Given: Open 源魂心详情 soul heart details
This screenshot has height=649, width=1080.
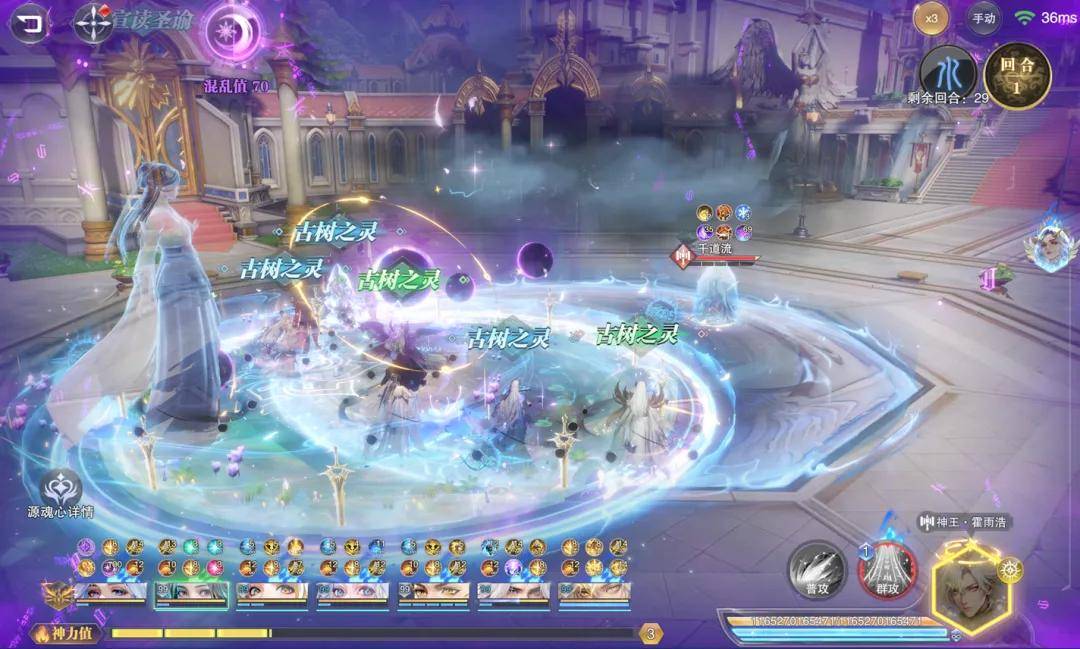Looking at the screenshot, I should coord(61,492).
